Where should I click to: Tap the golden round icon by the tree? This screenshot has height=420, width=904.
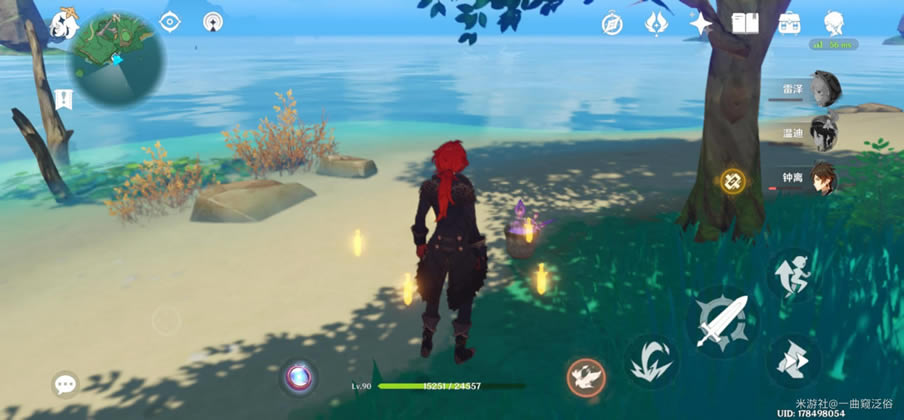tap(733, 181)
